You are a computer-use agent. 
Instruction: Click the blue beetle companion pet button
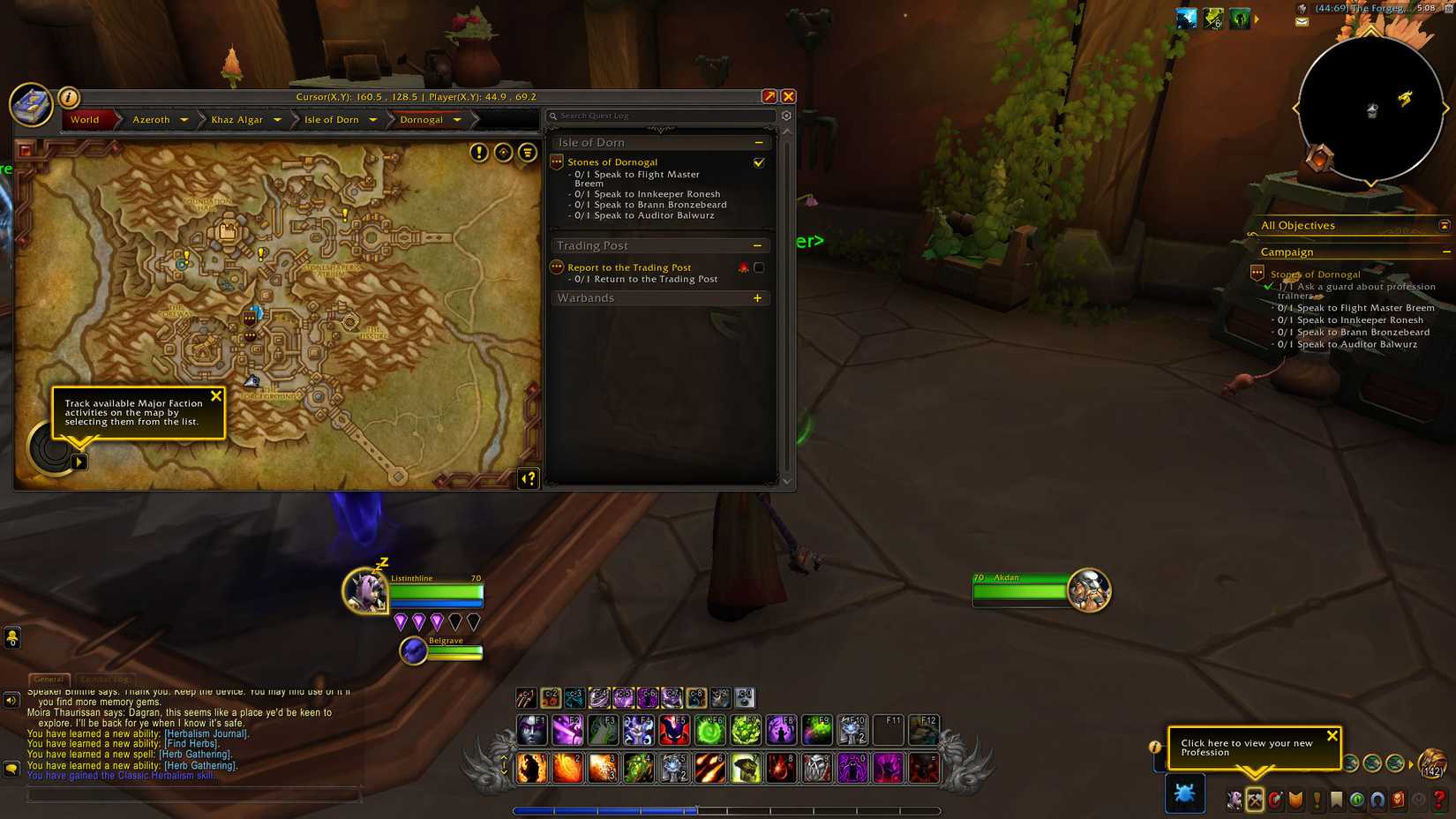(x=1185, y=793)
